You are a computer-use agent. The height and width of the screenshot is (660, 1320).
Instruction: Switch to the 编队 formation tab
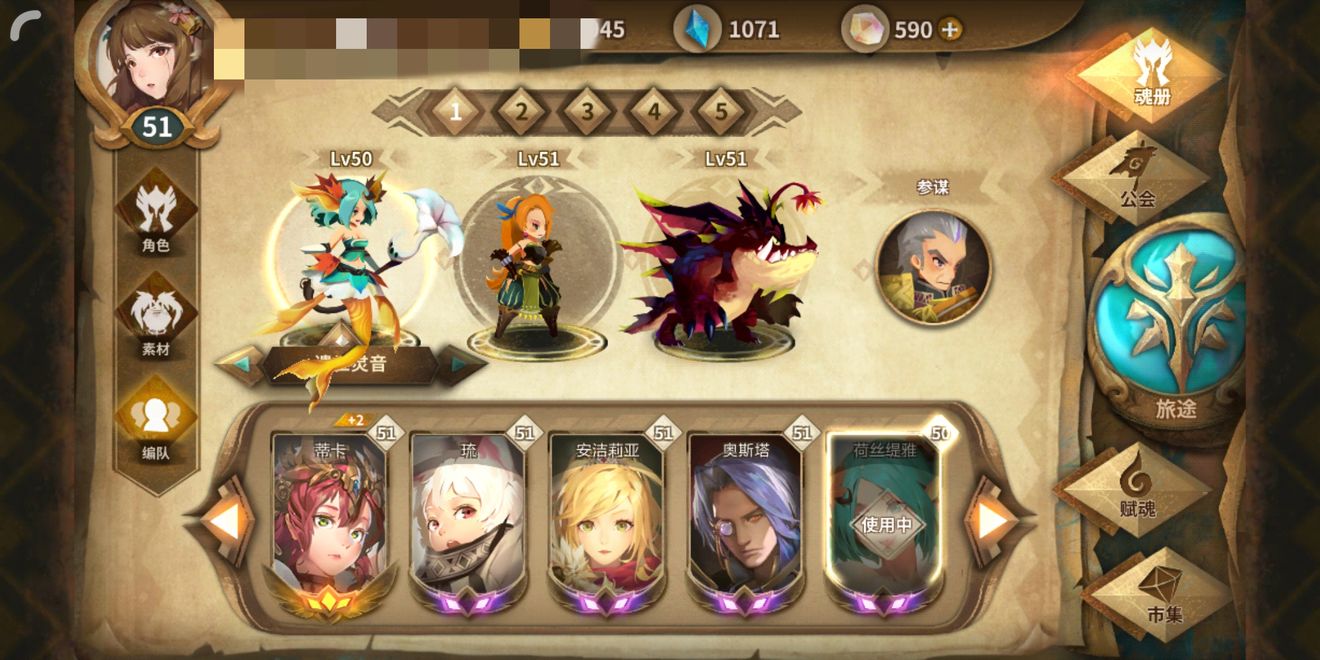coord(156,426)
